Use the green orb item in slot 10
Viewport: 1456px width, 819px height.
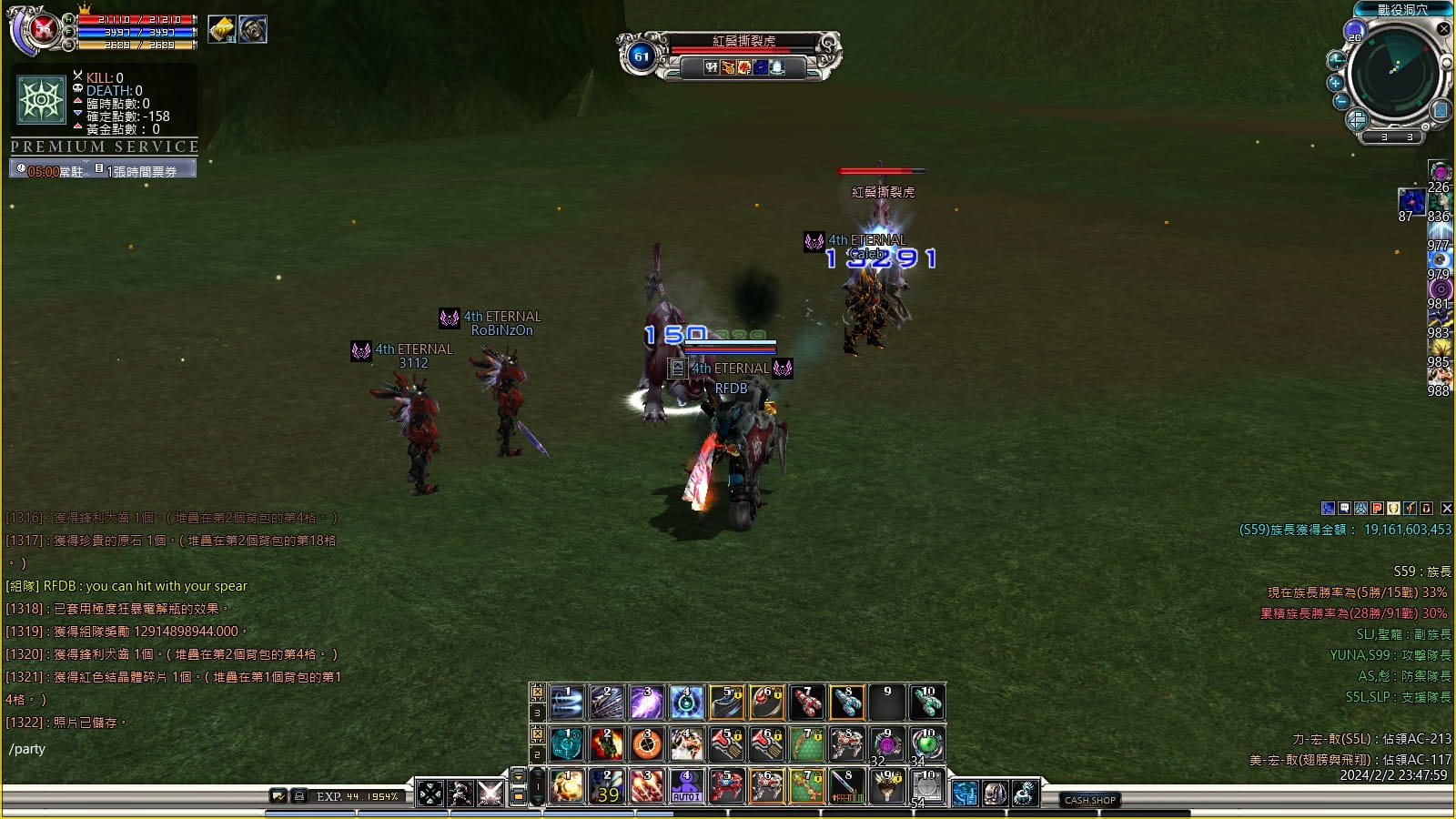coord(927,743)
